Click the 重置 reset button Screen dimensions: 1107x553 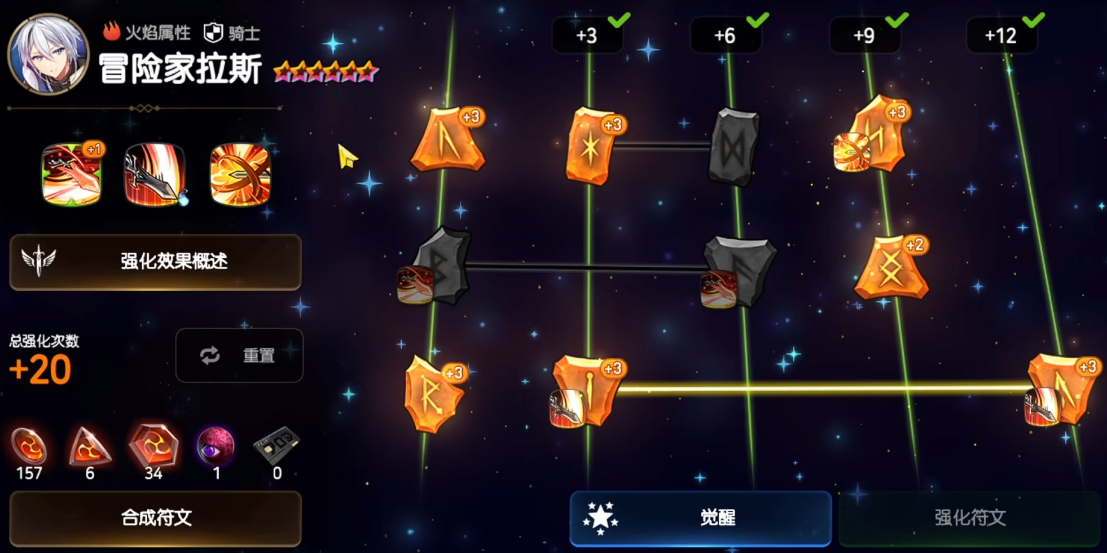tap(239, 355)
